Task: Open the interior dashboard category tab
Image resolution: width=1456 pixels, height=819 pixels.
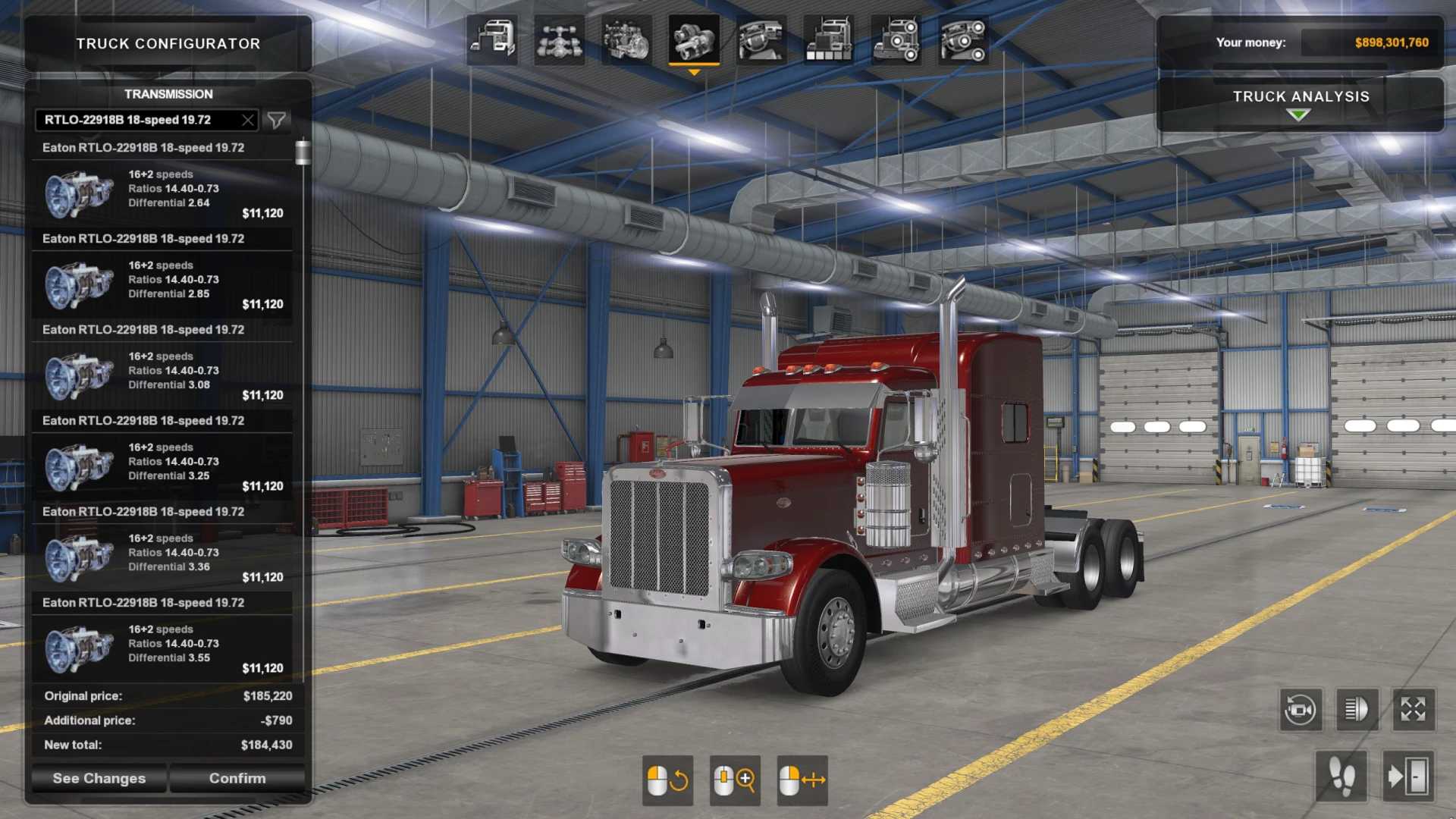Action: tap(761, 39)
